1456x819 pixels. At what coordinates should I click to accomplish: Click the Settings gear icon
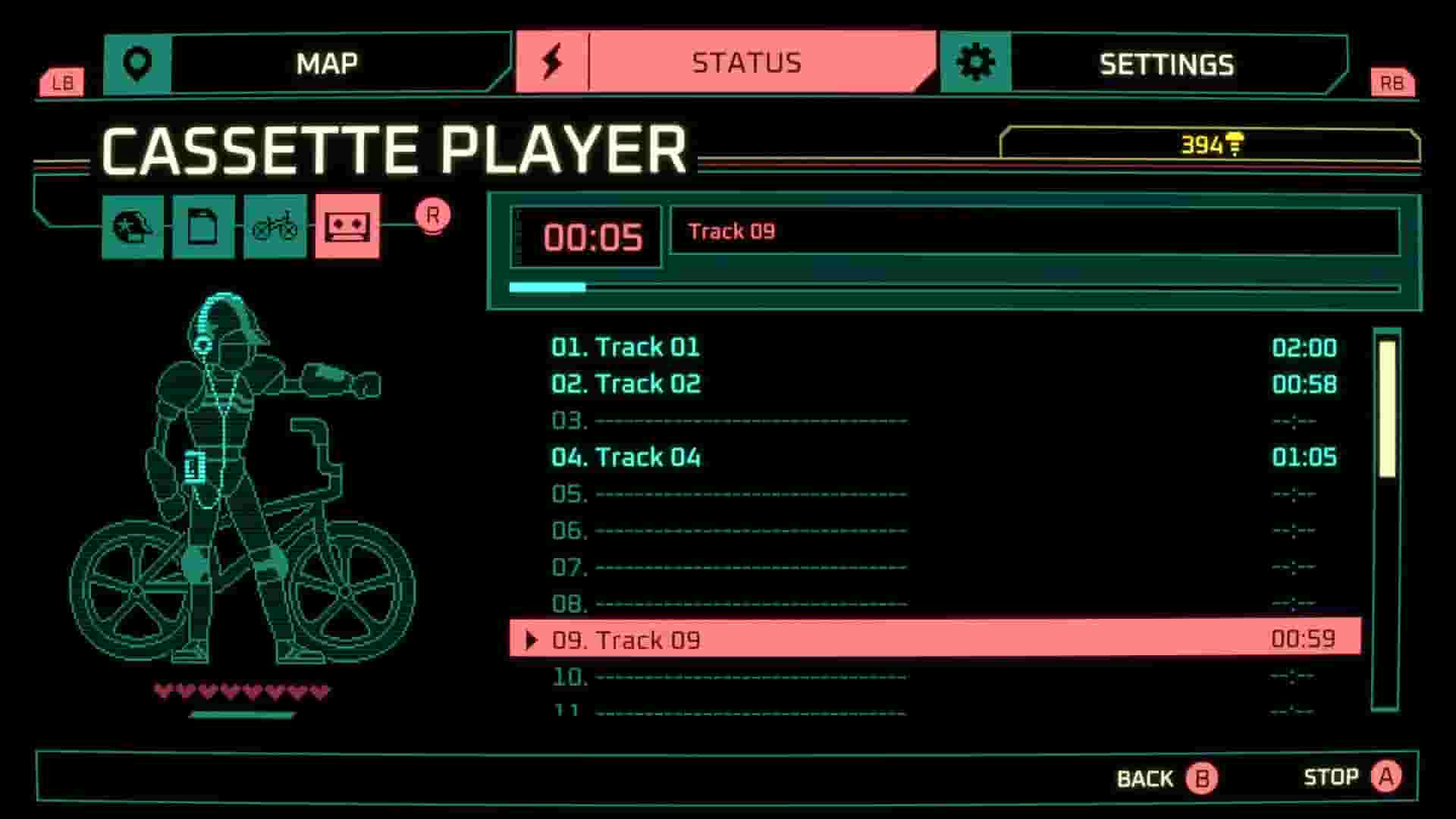(977, 61)
